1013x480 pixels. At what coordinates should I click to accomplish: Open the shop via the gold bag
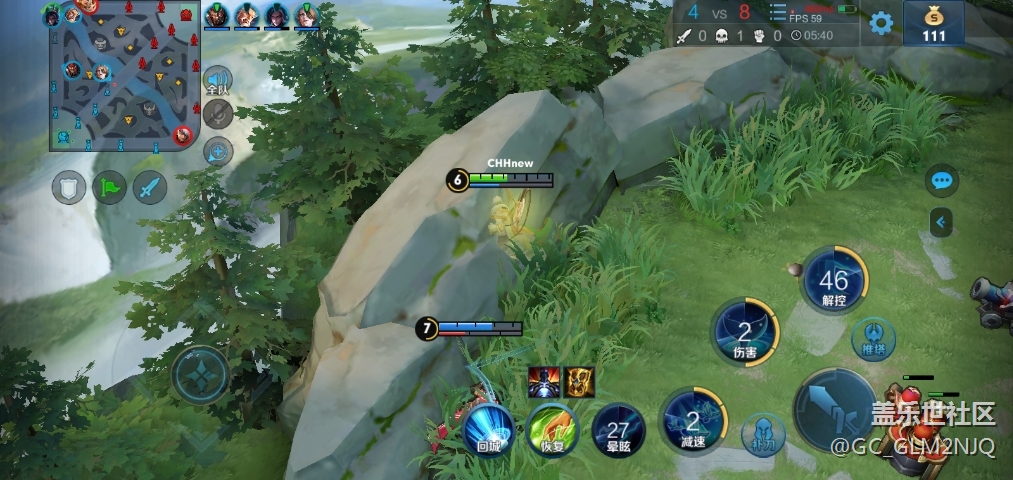pyautogui.click(x=934, y=23)
